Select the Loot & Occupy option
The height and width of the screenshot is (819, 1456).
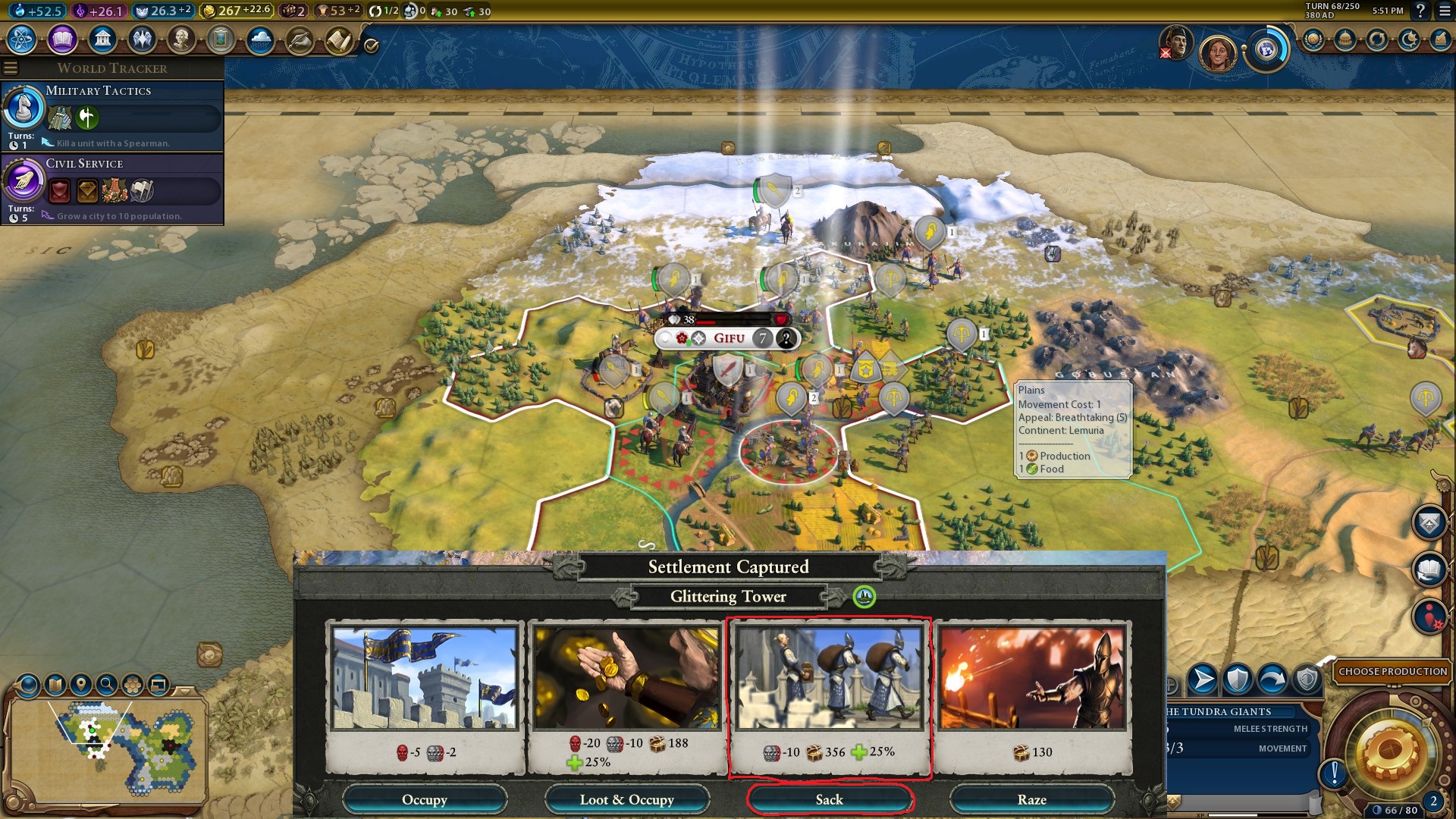tap(626, 799)
